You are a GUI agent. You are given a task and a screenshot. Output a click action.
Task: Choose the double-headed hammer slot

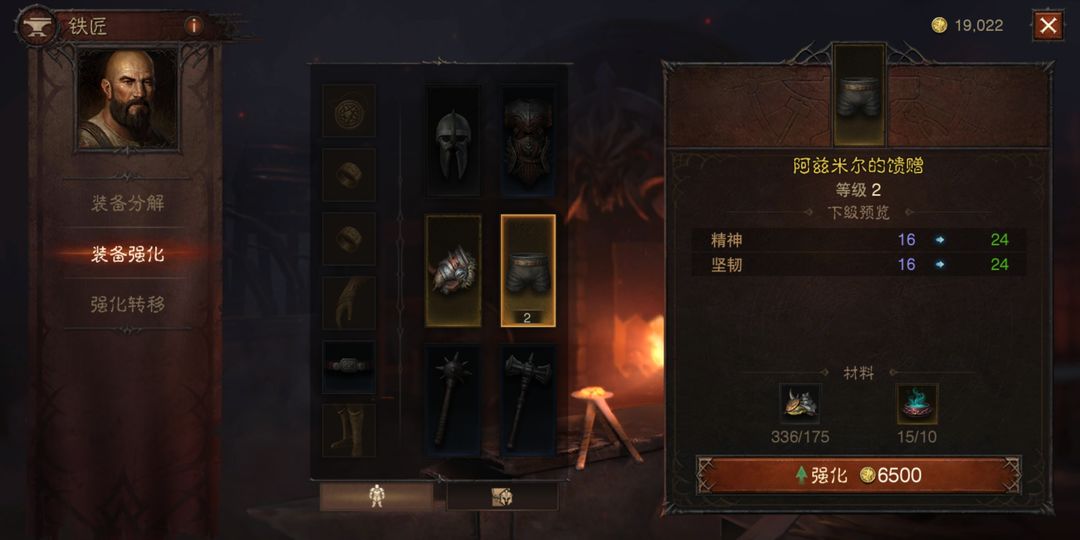527,398
